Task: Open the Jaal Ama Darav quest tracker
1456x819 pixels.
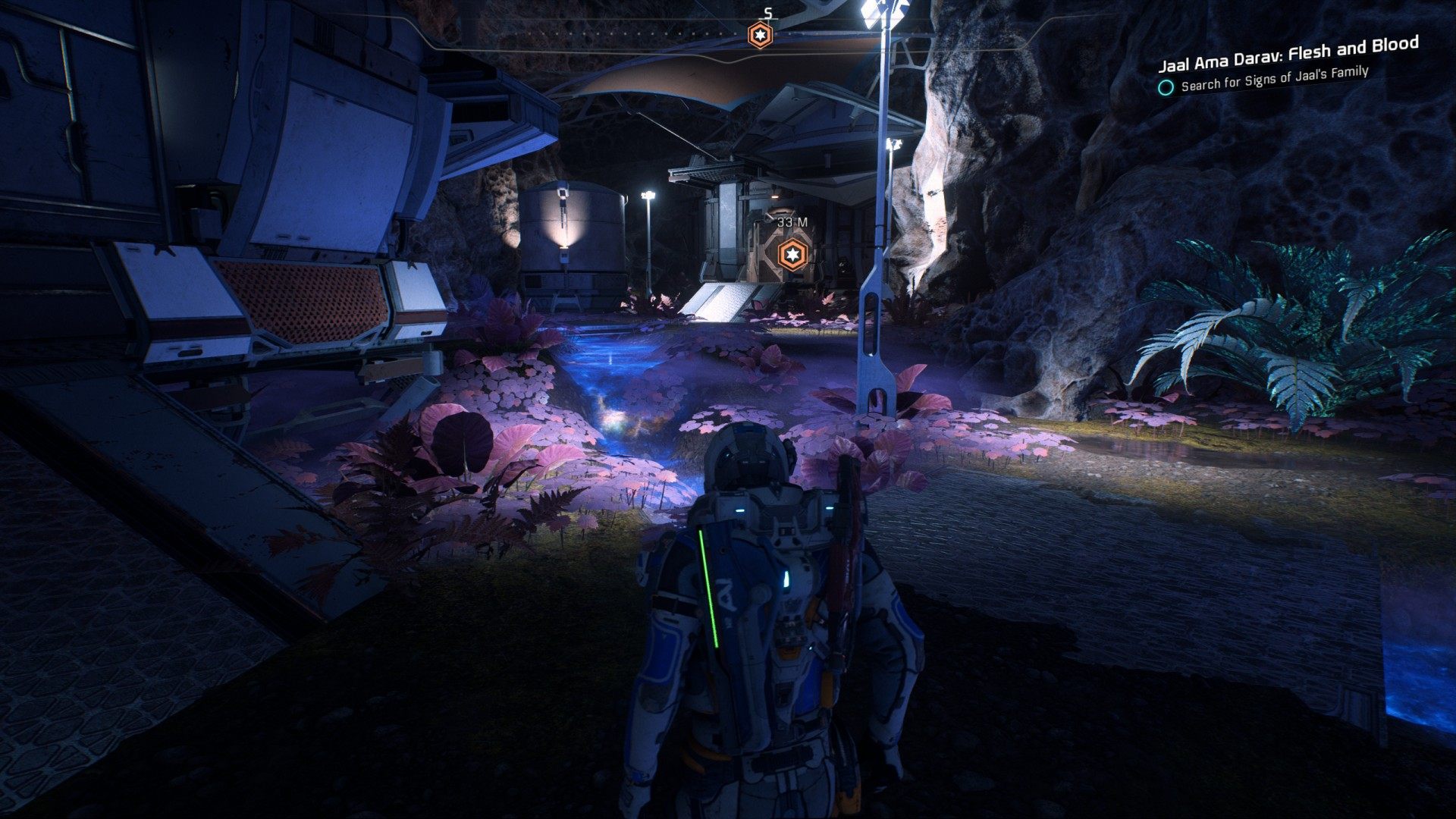Action: (x=1288, y=54)
